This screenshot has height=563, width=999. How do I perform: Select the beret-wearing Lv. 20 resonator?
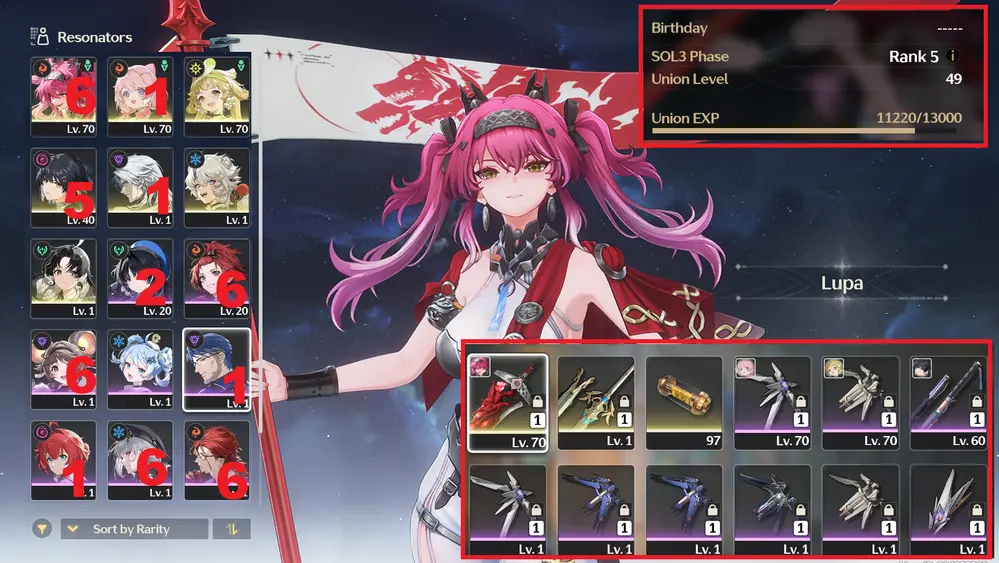(140, 274)
